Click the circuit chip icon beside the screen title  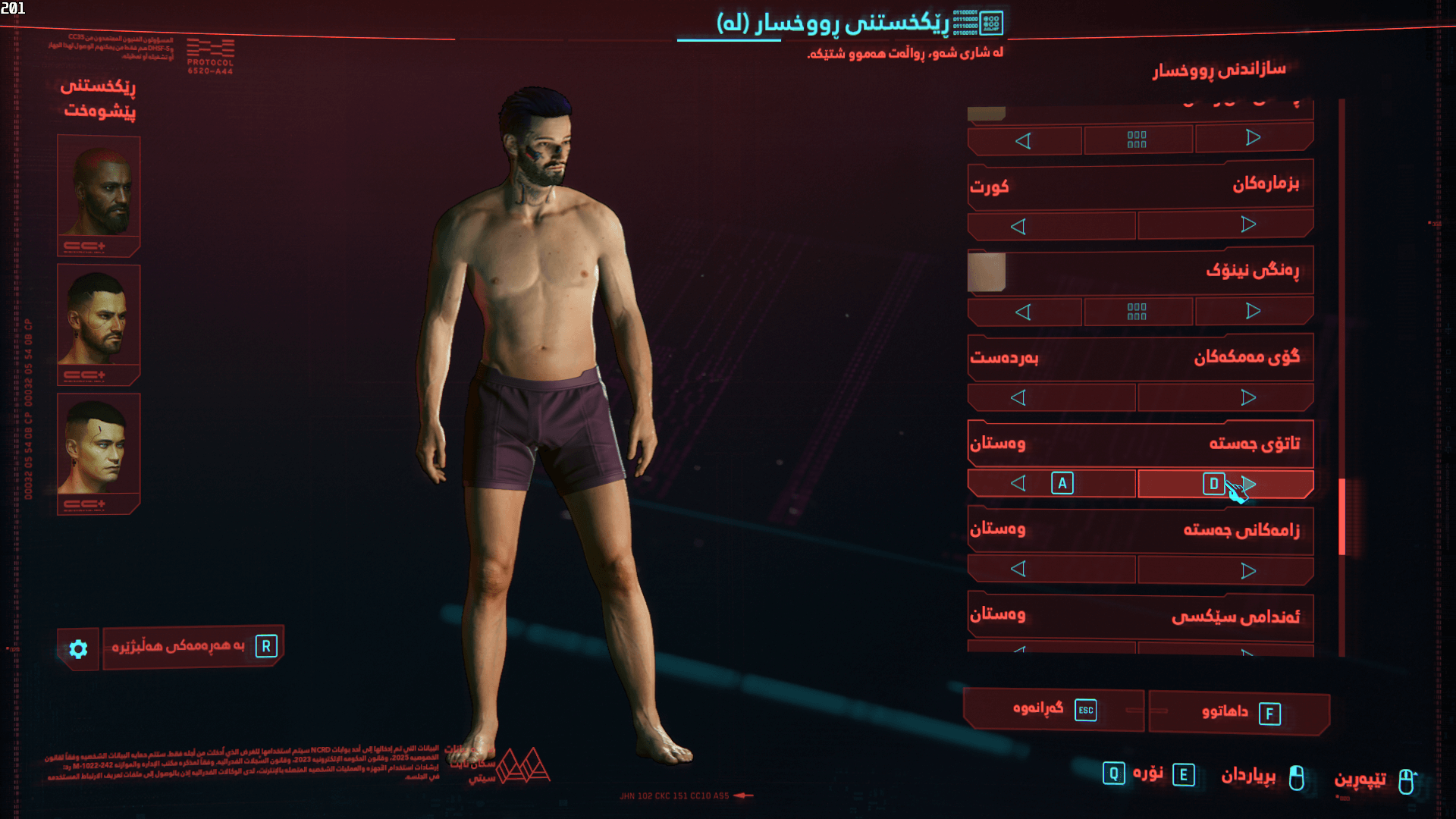pyautogui.click(x=990, y=24)
